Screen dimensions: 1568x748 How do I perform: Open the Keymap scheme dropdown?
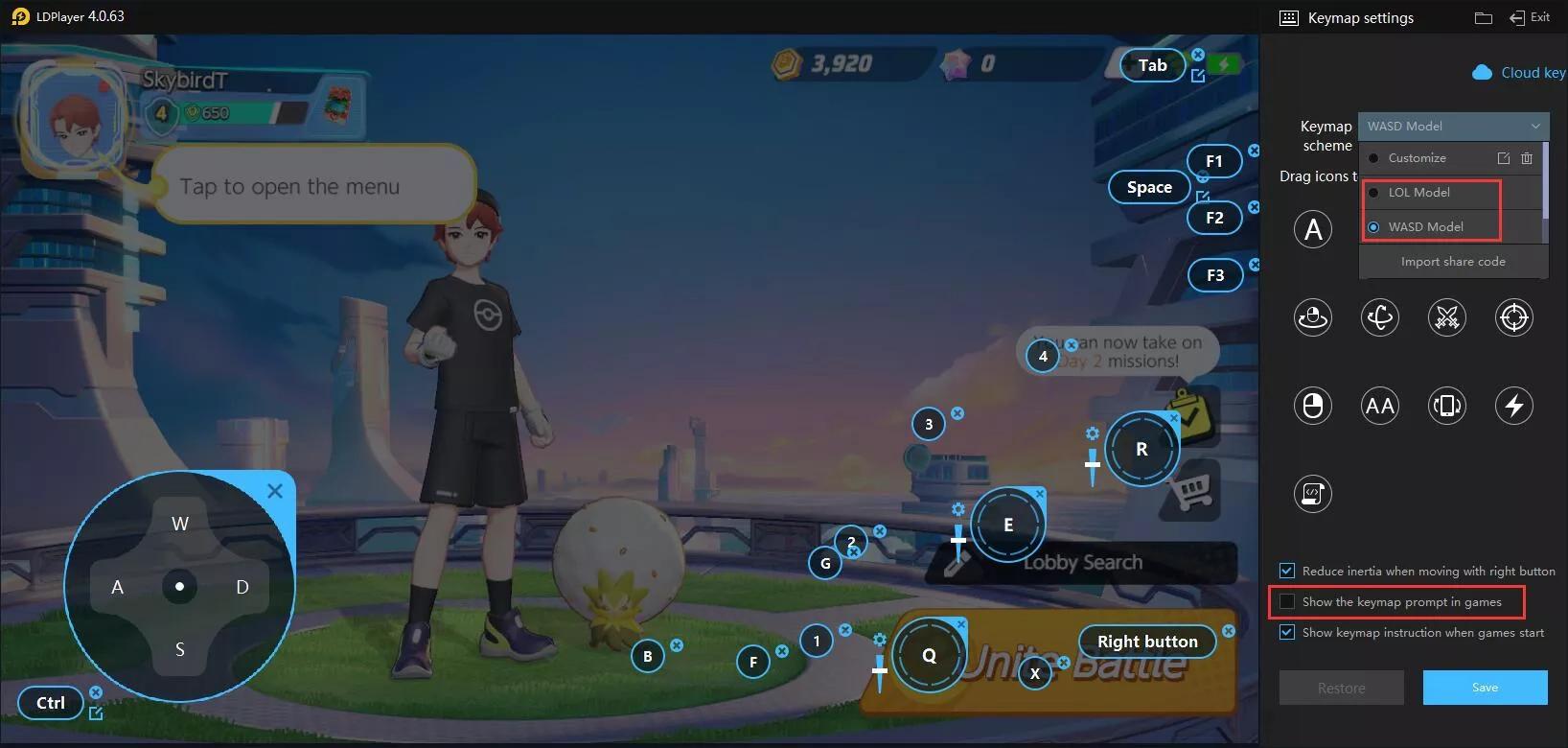pos(1452,126)
